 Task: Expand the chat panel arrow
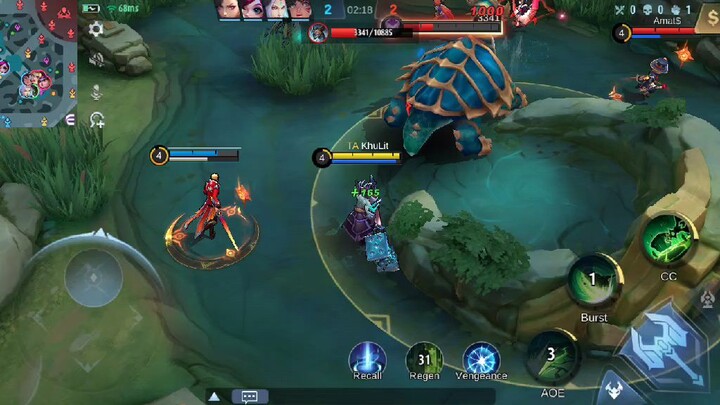(x=213, y=396)
